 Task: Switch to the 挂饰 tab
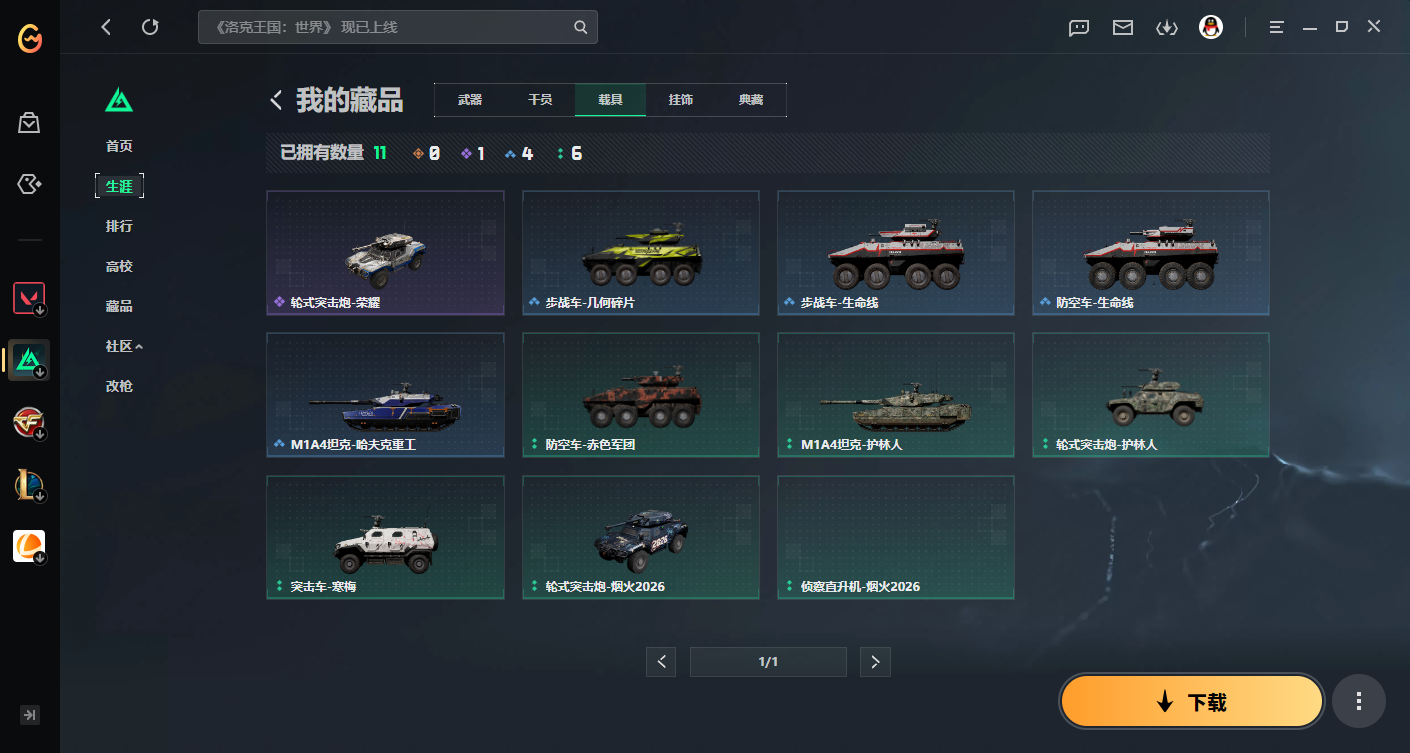(681, 100)
